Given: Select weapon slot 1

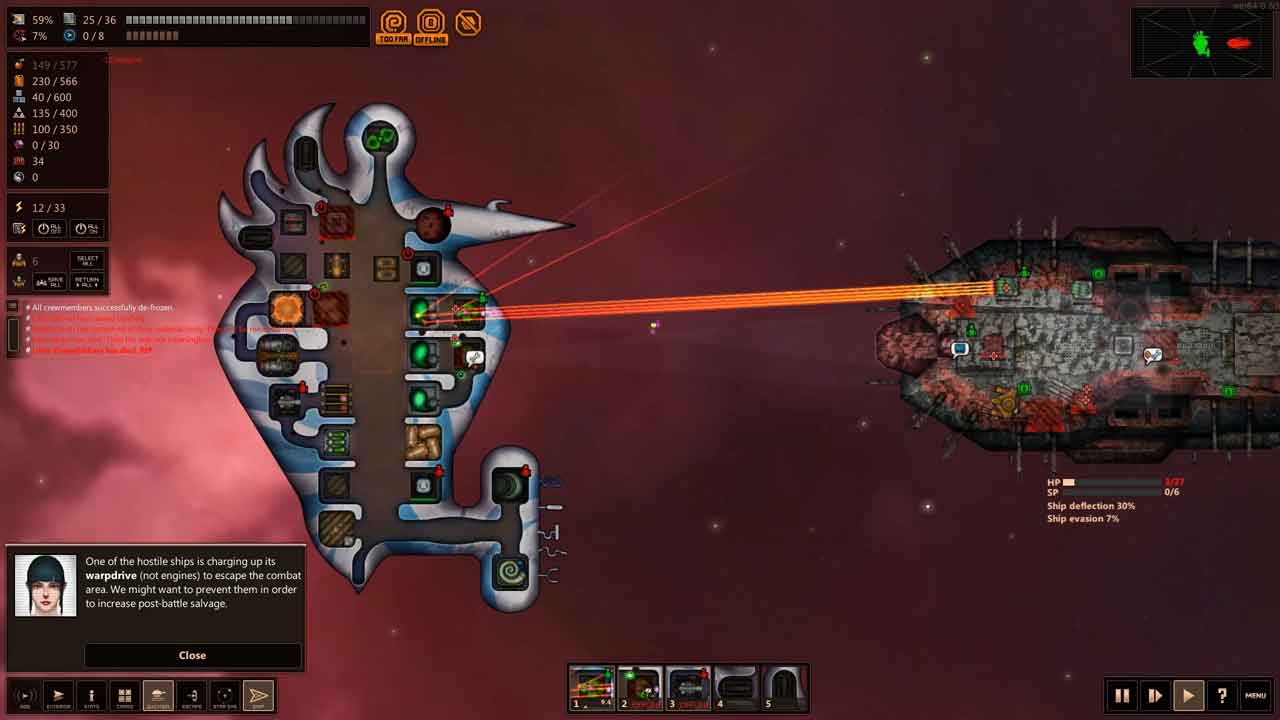Looking at the screenshot, I should click(x=591, y=687).
